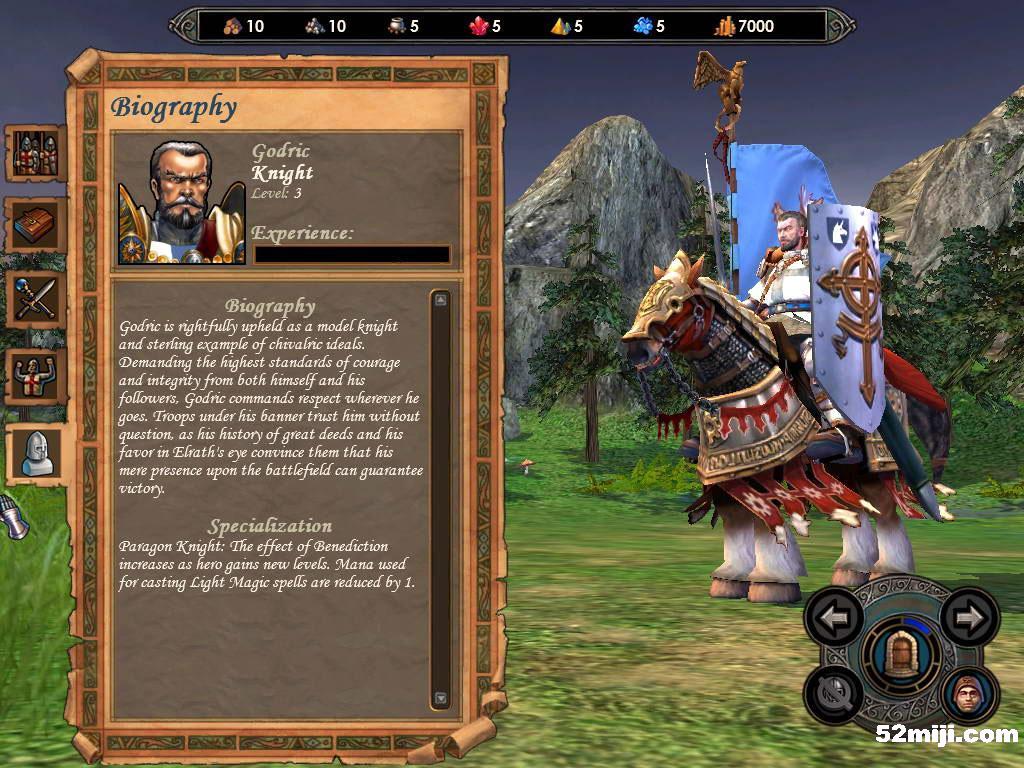
Task: Switch to the treasure chest inventory tab
Action: point(36,226)
